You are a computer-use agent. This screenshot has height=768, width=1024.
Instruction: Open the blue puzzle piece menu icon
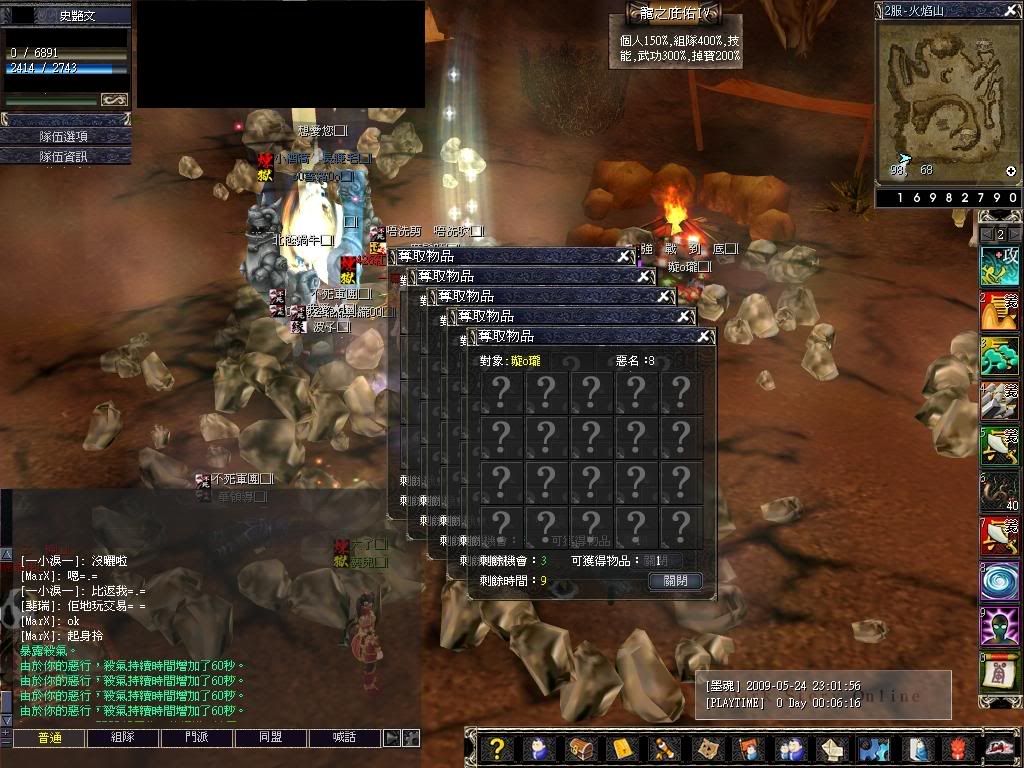(873, 748)
